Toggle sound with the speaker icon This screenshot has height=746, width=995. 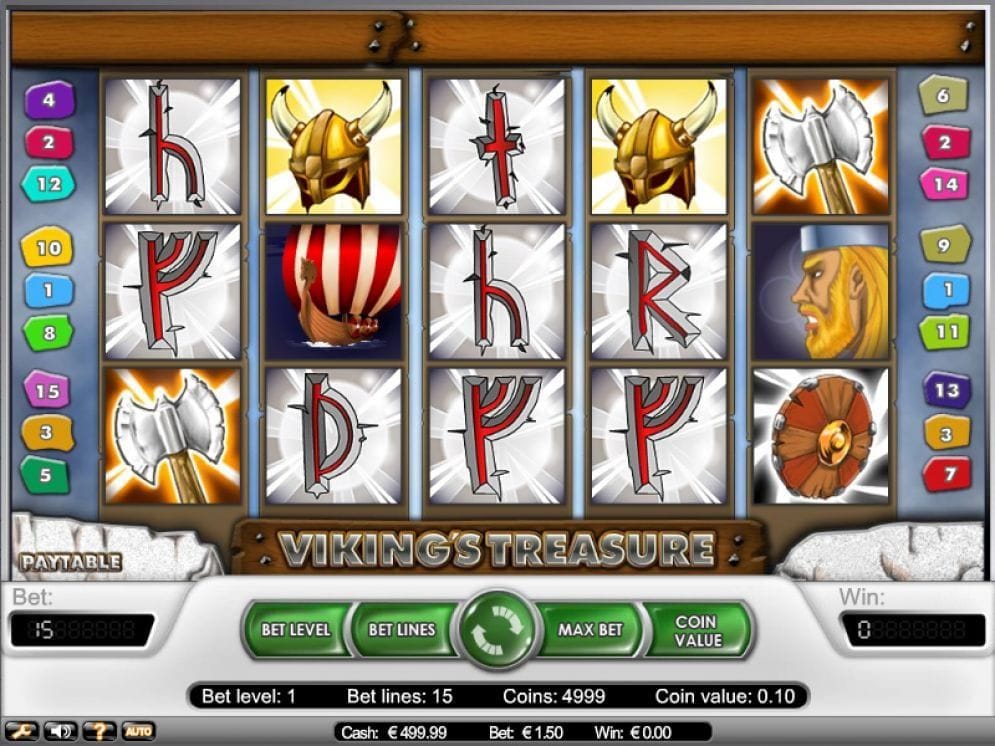click(60, 731)
